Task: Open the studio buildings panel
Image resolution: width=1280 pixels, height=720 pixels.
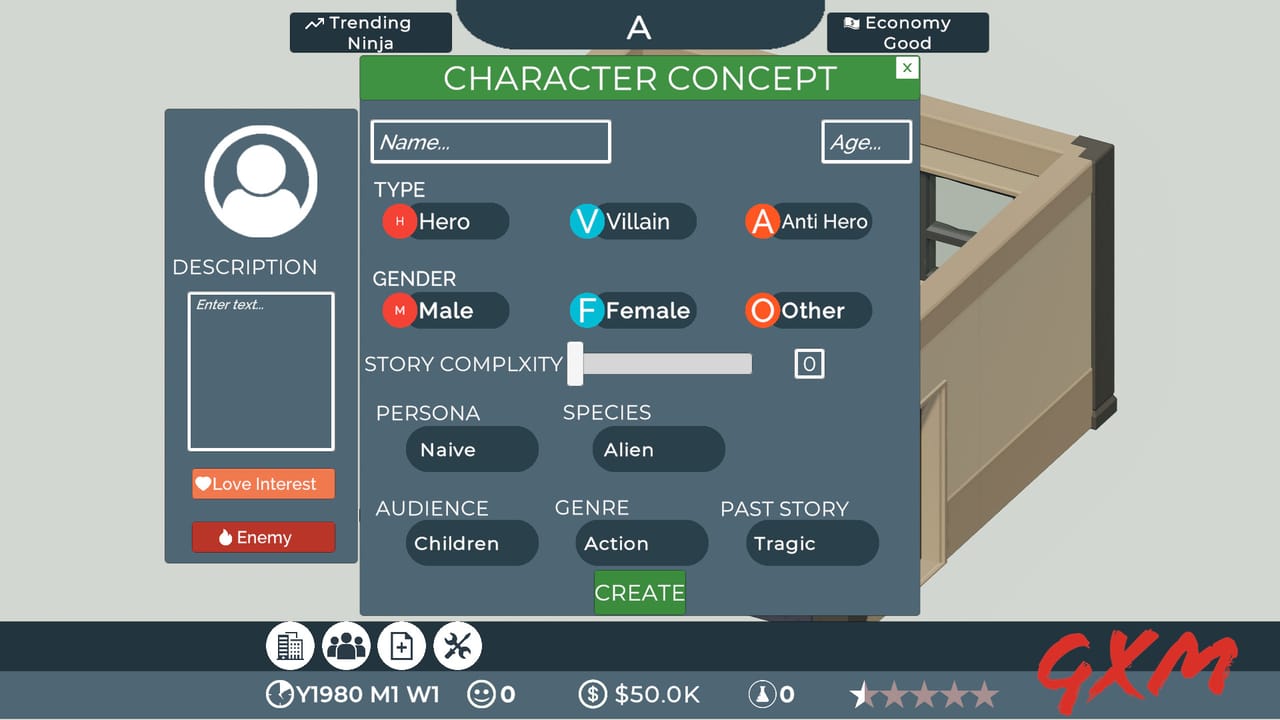Action: pos(290,645)
